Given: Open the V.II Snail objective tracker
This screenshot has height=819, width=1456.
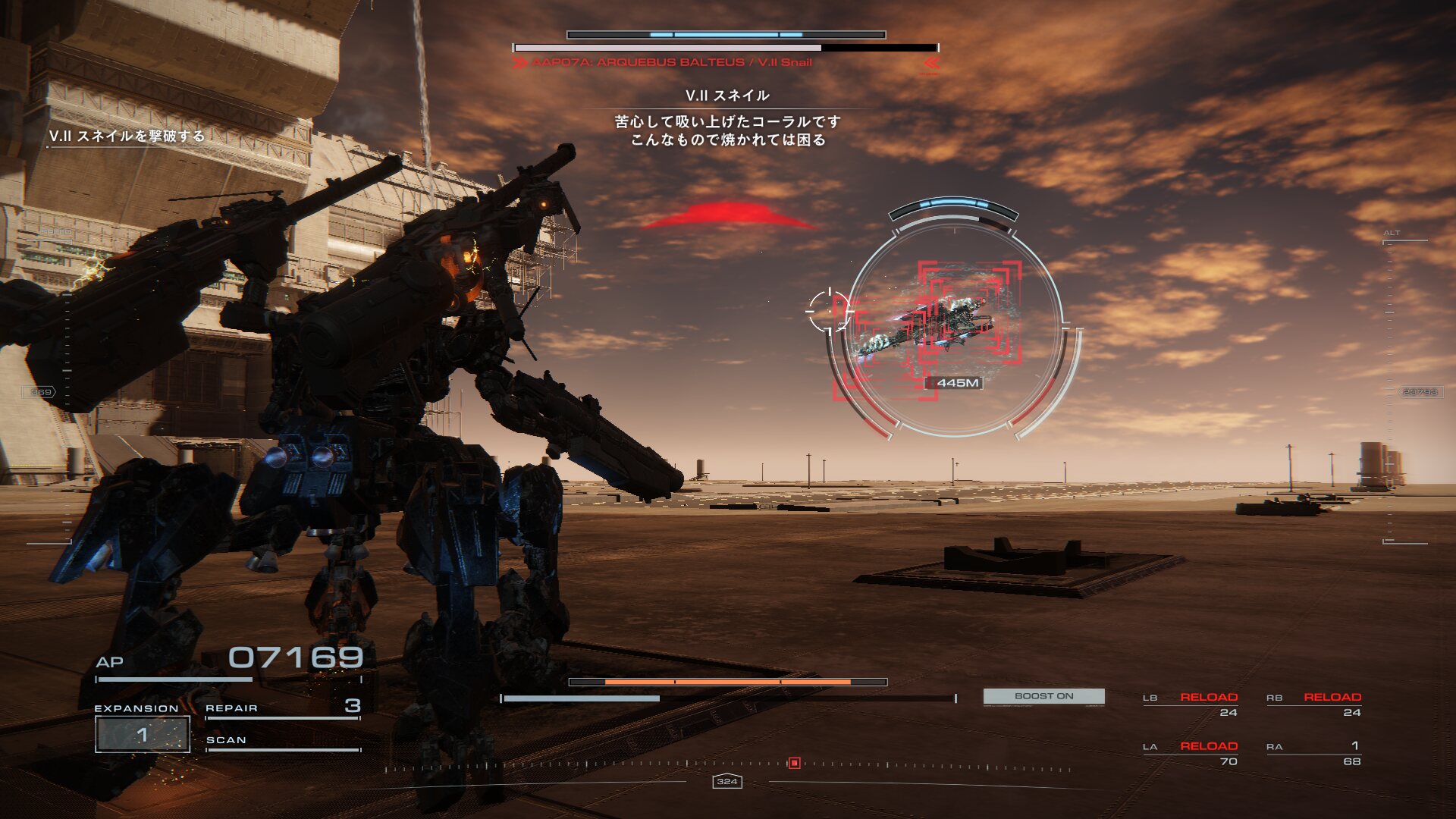Looking at the screenshot, I should tap(127, 136).
